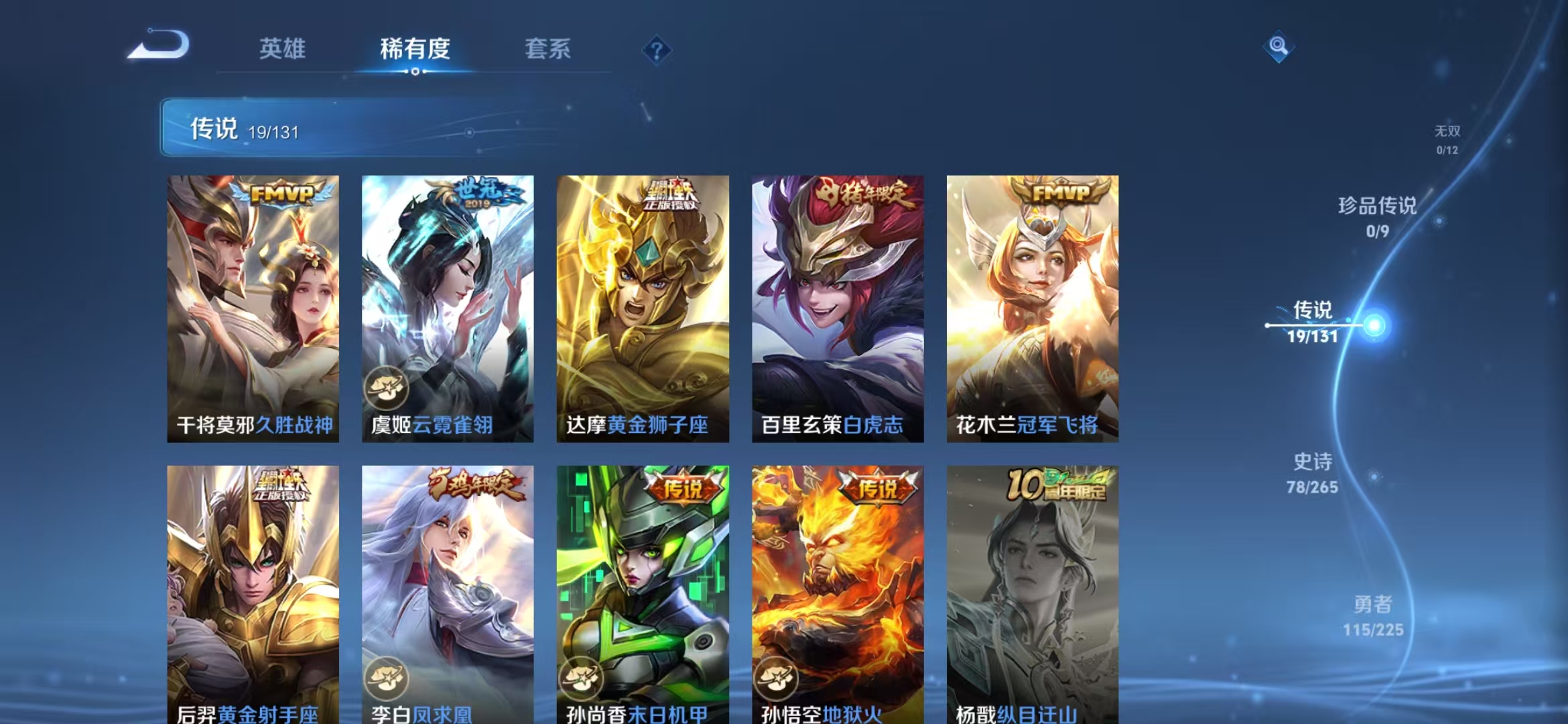The width and height of the screenshot is (1568, 724).
Task: Click the help question mark icon
Action: 657,50
